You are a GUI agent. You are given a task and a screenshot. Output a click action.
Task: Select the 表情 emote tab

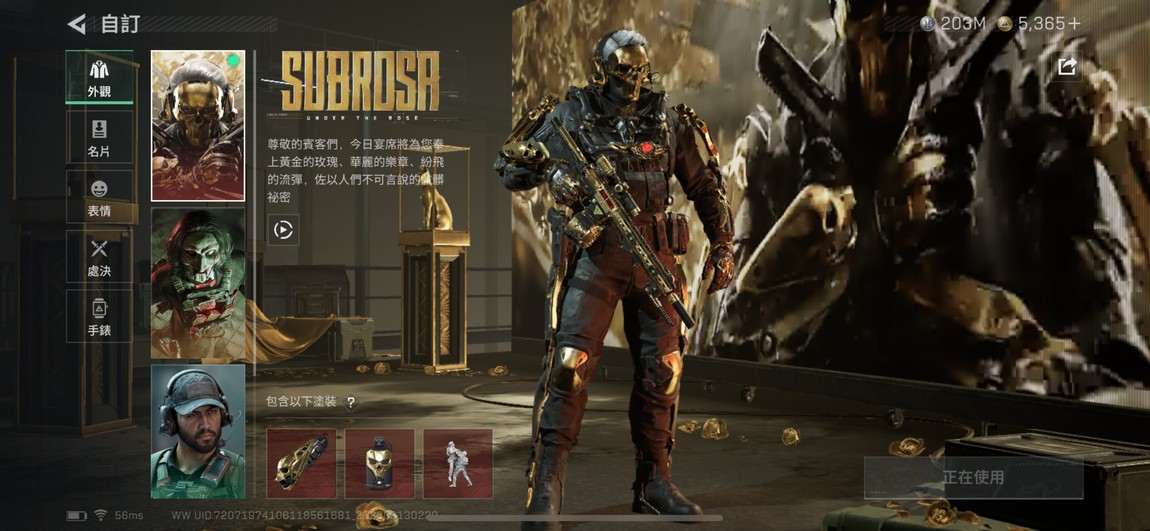tap(99, 197)
